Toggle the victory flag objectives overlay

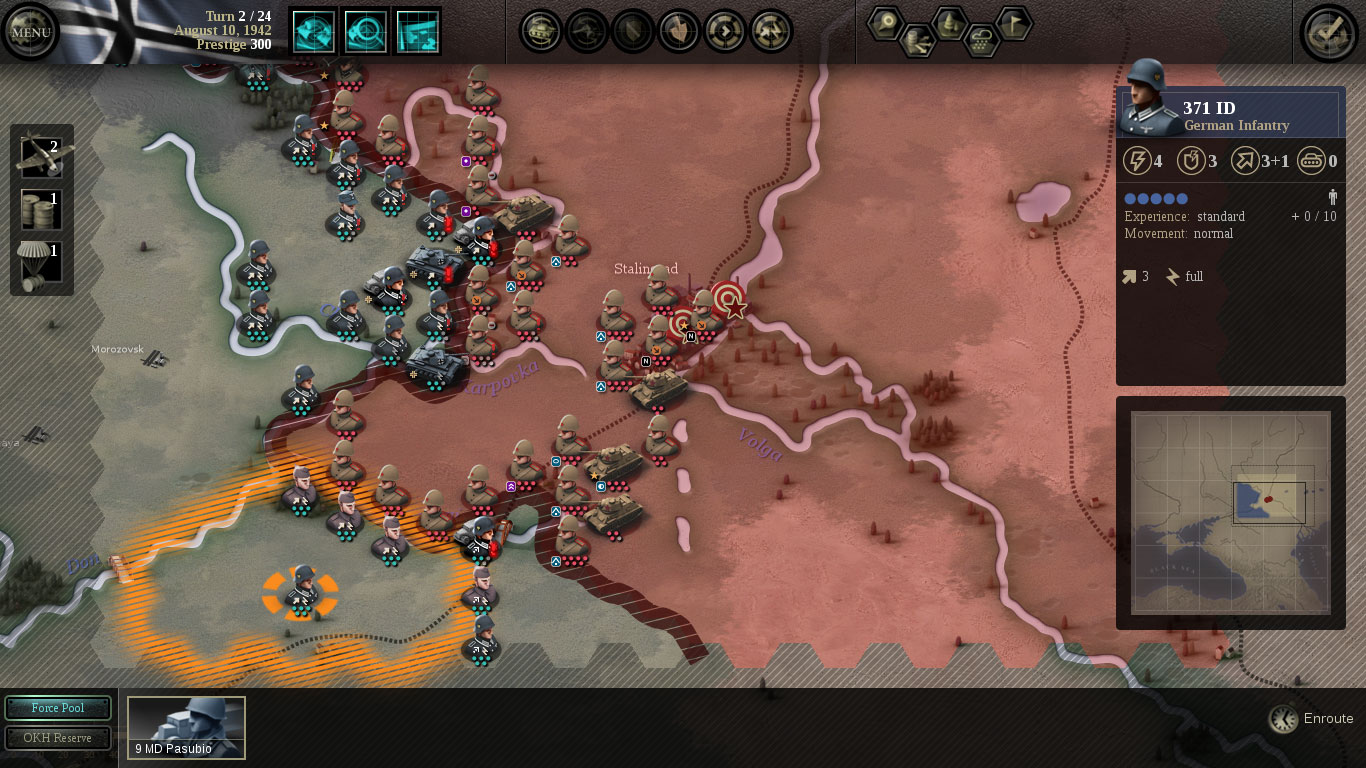(x=1013, y=23)
